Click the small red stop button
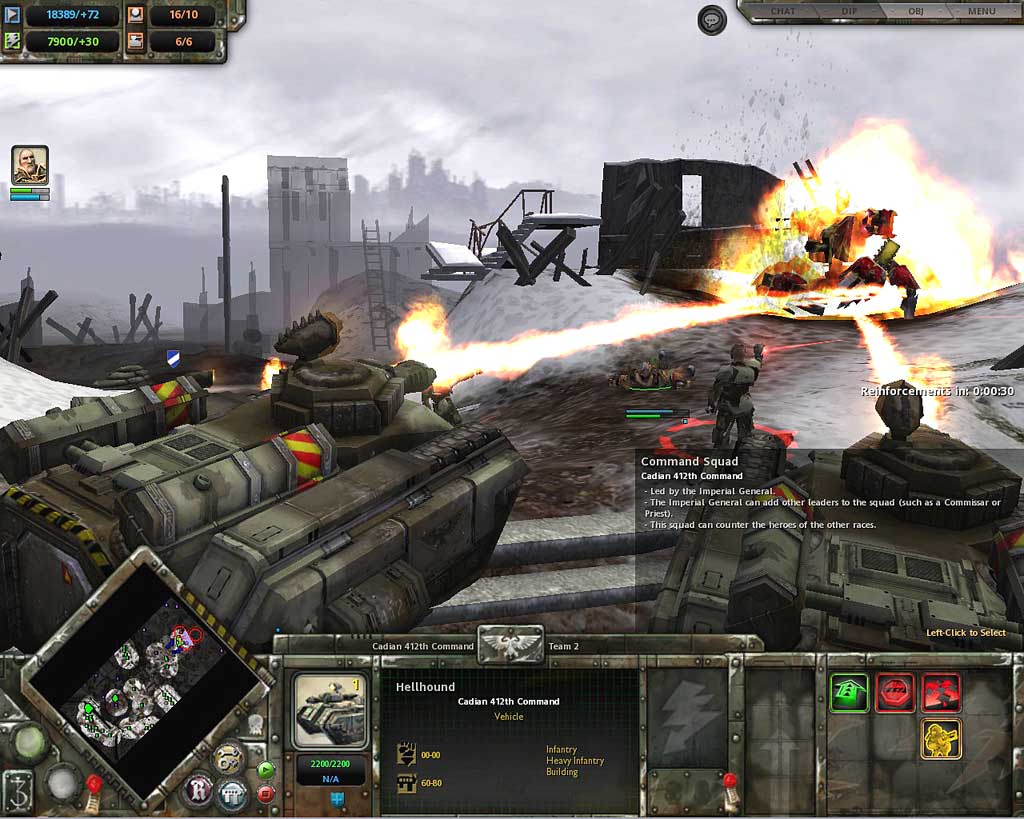The image size is (1024, 819). 266,794
